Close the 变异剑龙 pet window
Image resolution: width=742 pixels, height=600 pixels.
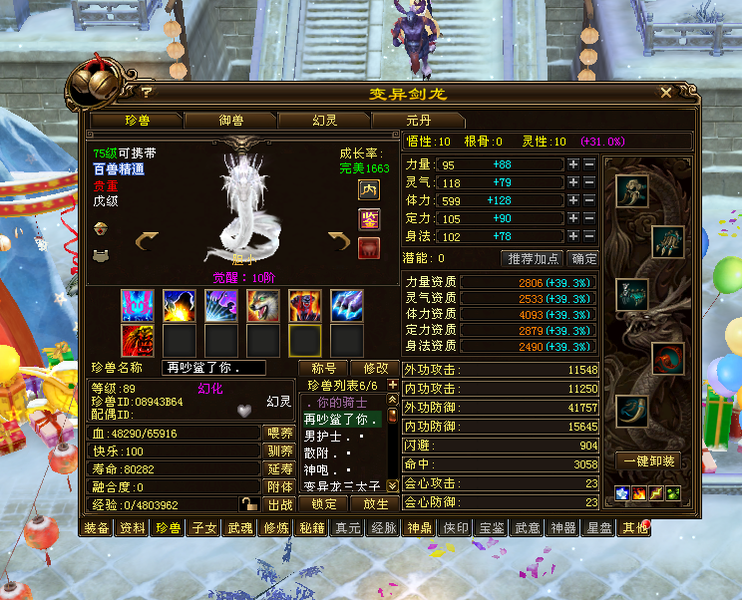[667, 92]
